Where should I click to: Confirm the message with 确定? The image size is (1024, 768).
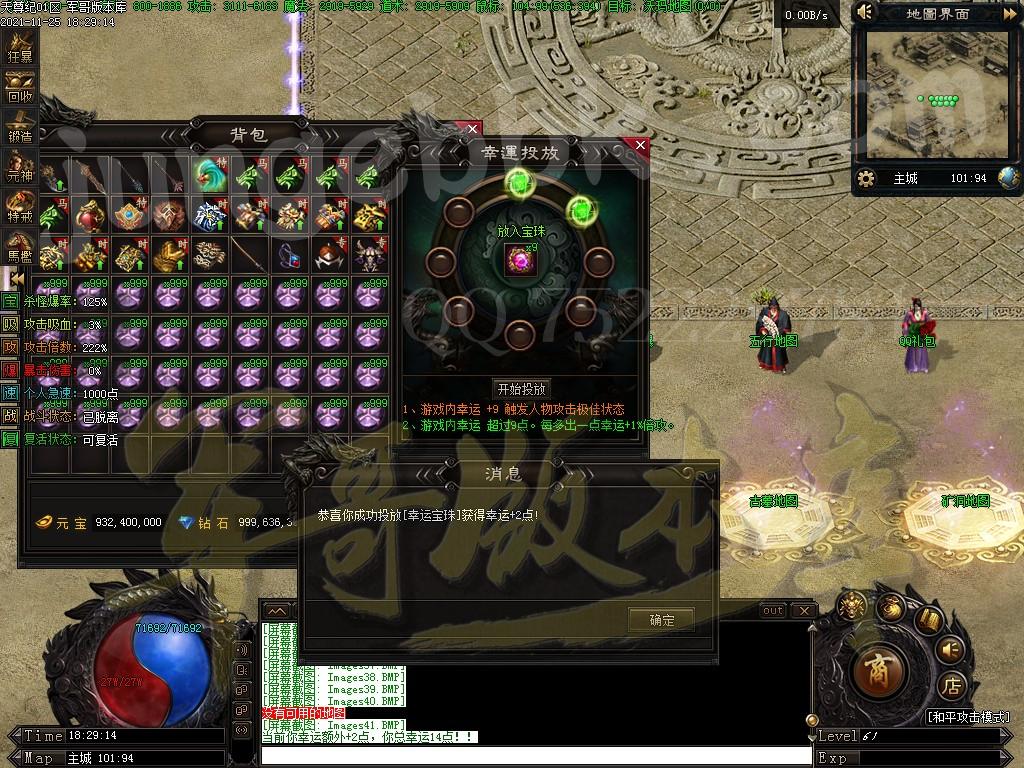click(661, 620)
